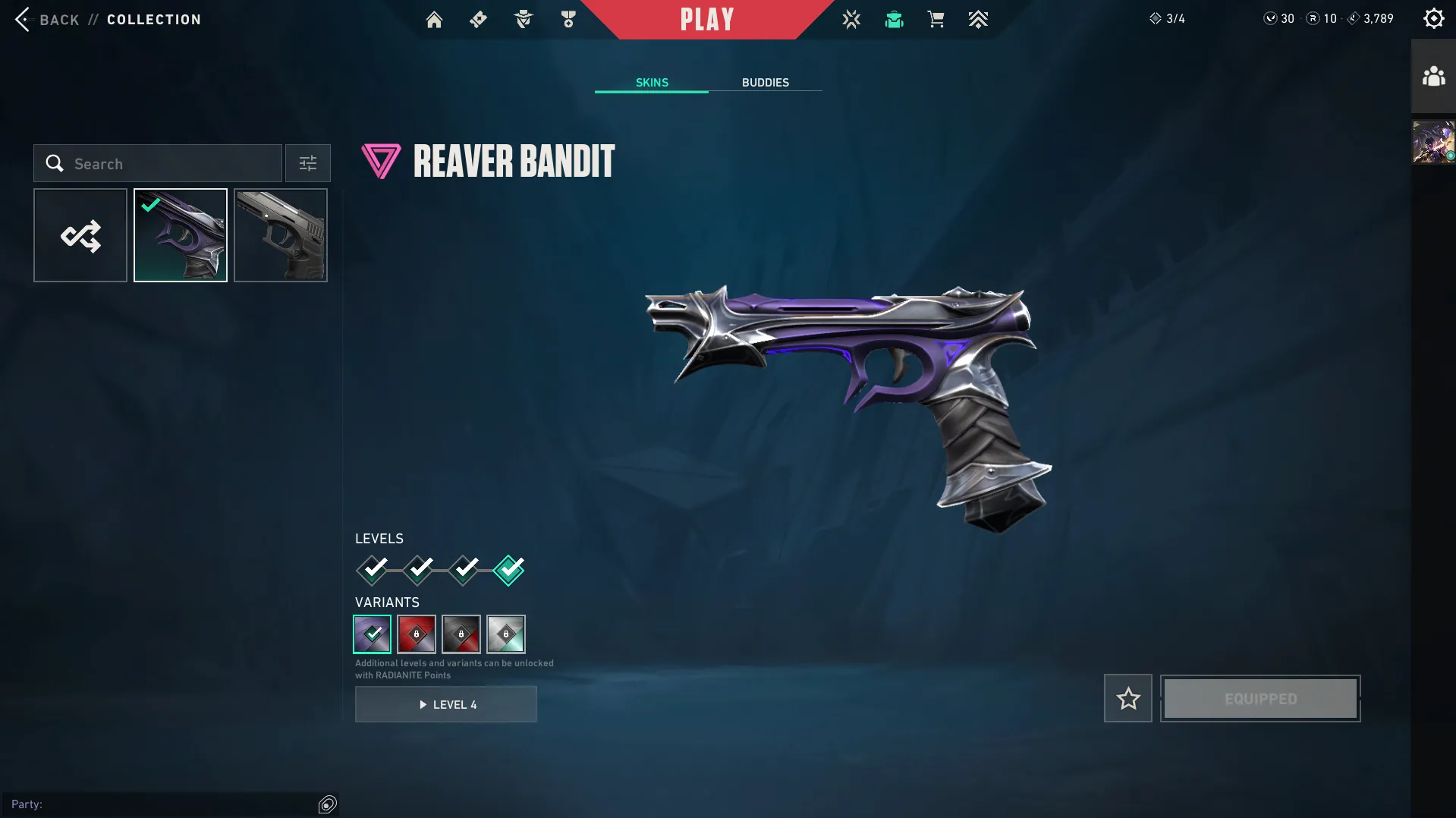The height and width of the screenshot is (818, 1456).
Task: Switch to the BUDDIES tab
Action: pos(766,83)
